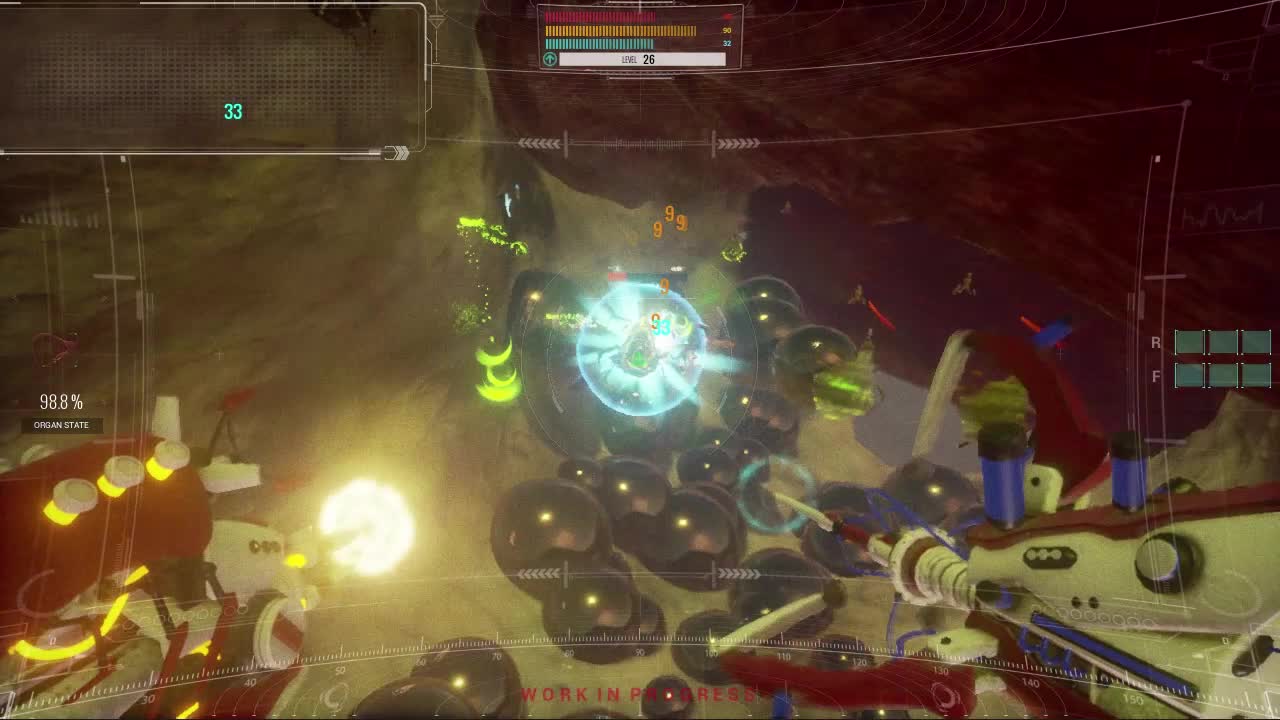
Task: Select the middle teal square in the F row
Action: [1223, 378]
